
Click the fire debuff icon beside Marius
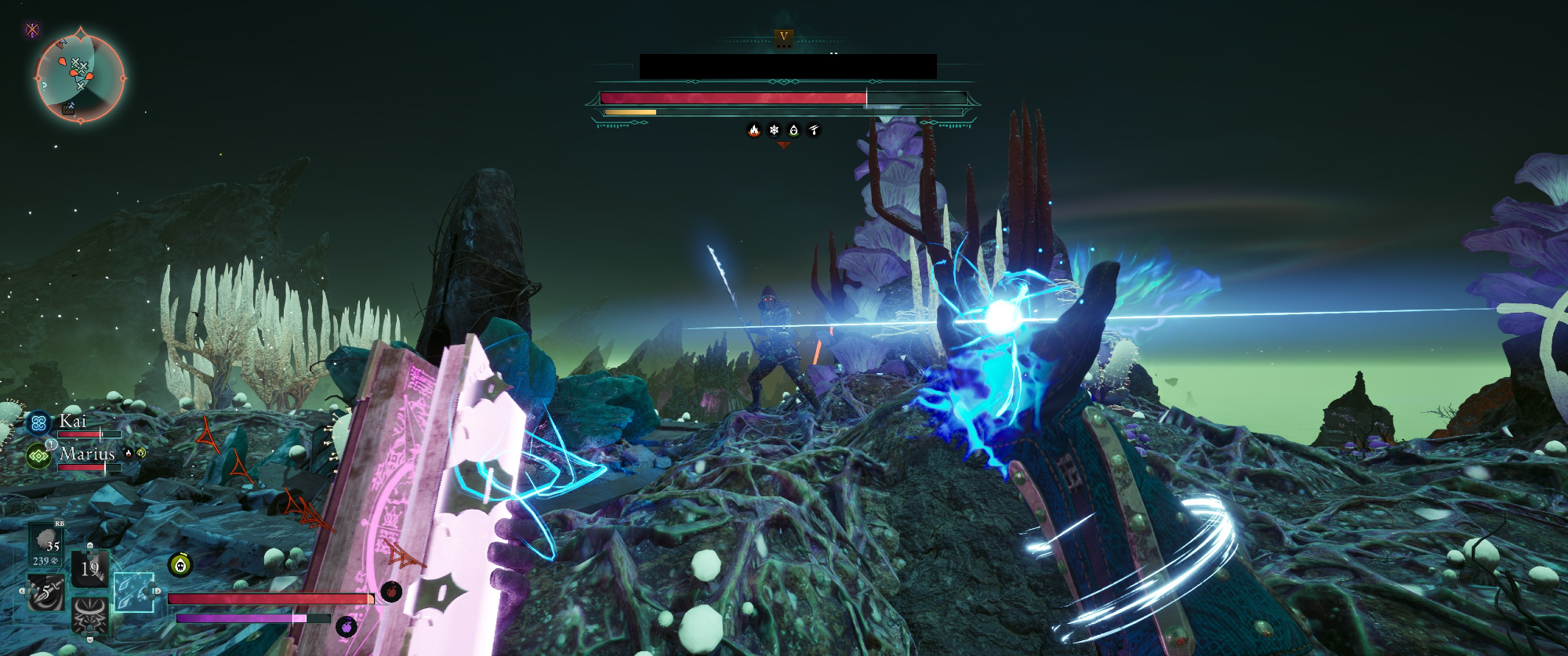129,453
